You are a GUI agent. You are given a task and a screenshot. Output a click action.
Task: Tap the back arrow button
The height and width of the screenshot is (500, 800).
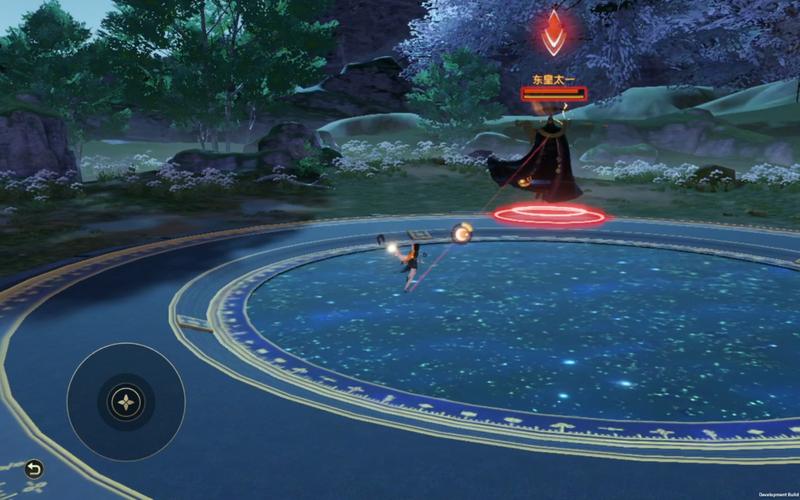(34, 469)
